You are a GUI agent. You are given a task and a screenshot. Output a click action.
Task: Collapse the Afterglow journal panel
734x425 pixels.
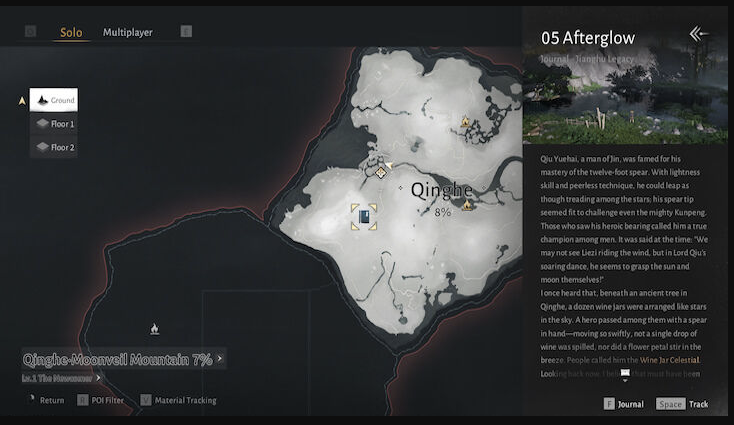click(x=698, y=34)
